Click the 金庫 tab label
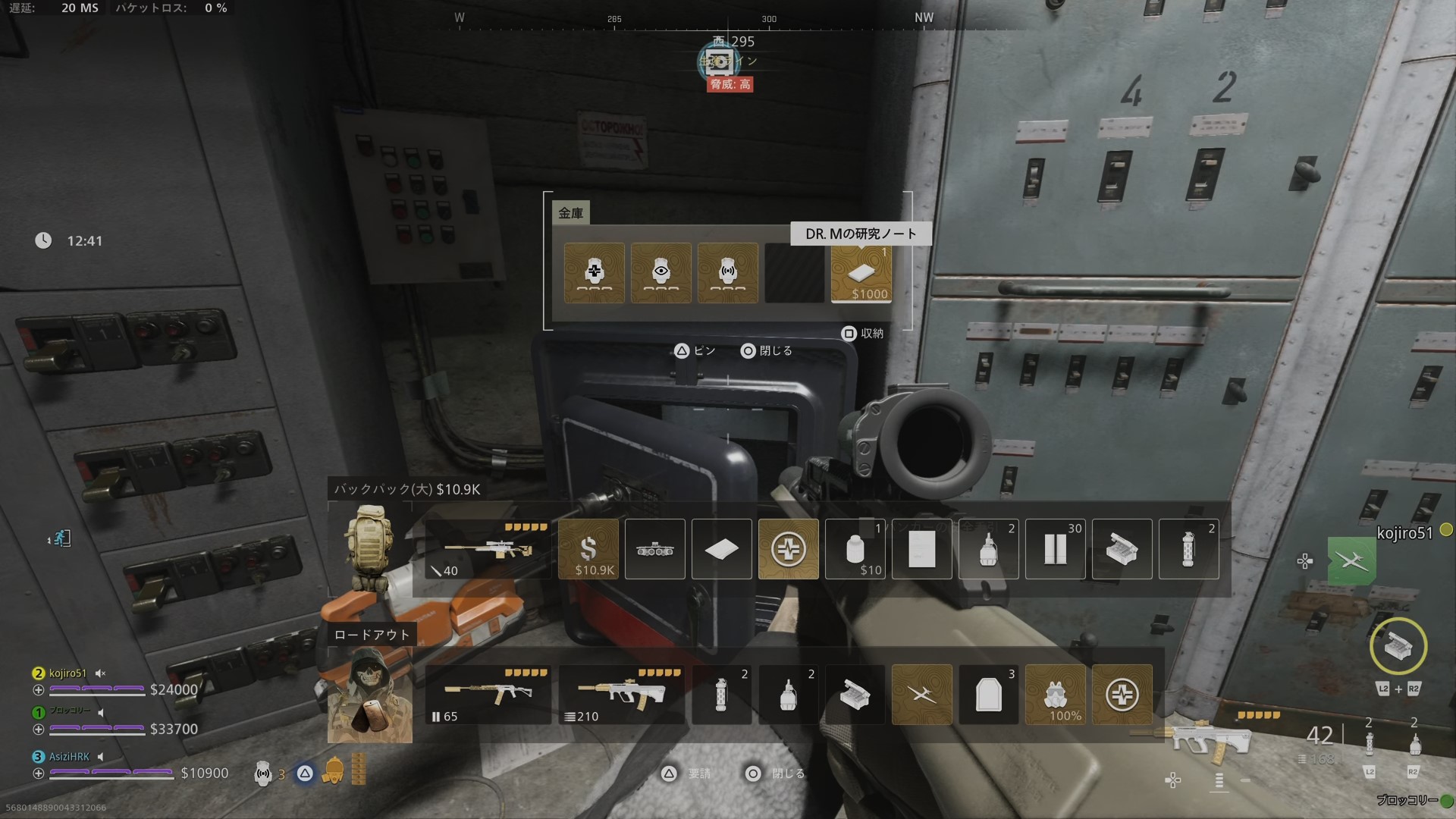The width and height of the screenshot is (1456, 819). coord(570,213)
